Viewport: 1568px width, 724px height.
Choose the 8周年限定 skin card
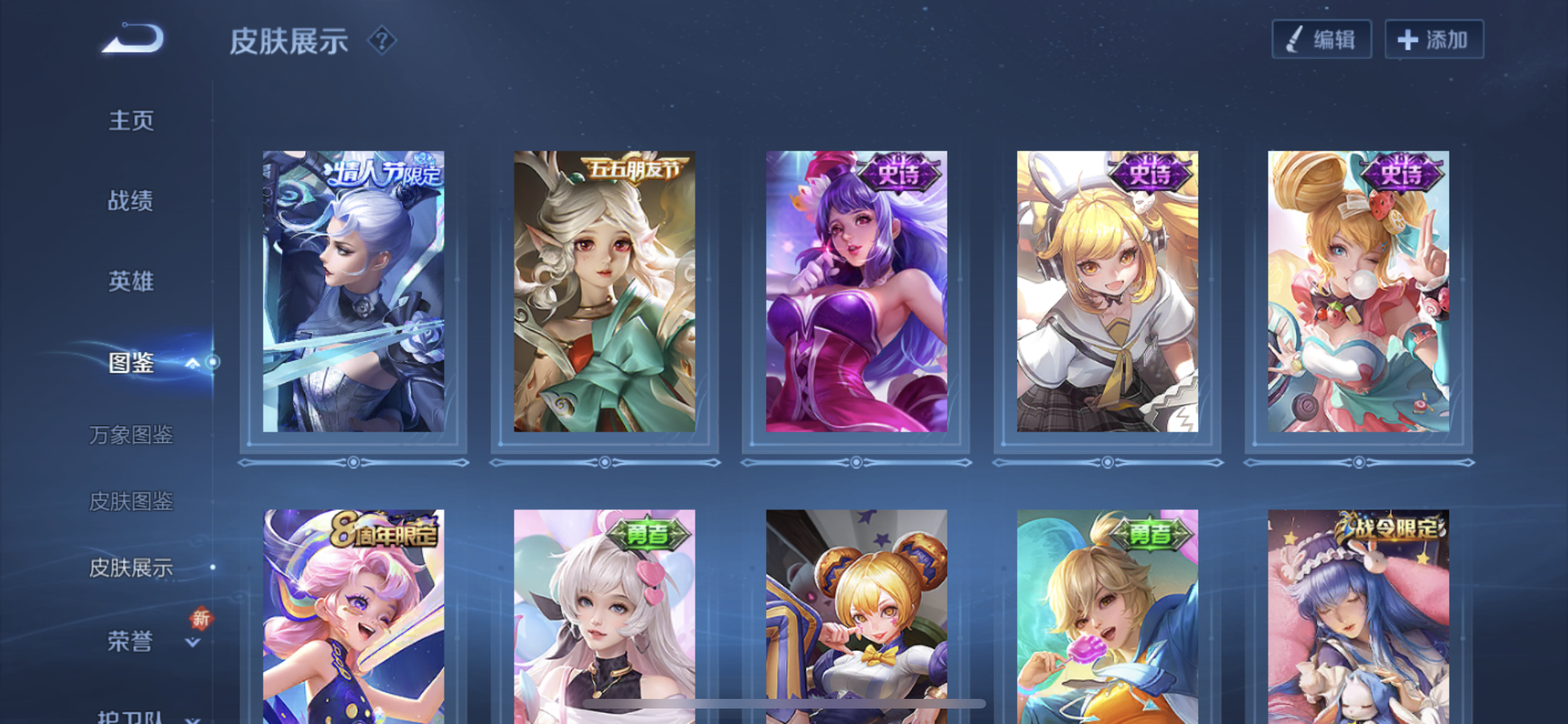tap(353, 616)
